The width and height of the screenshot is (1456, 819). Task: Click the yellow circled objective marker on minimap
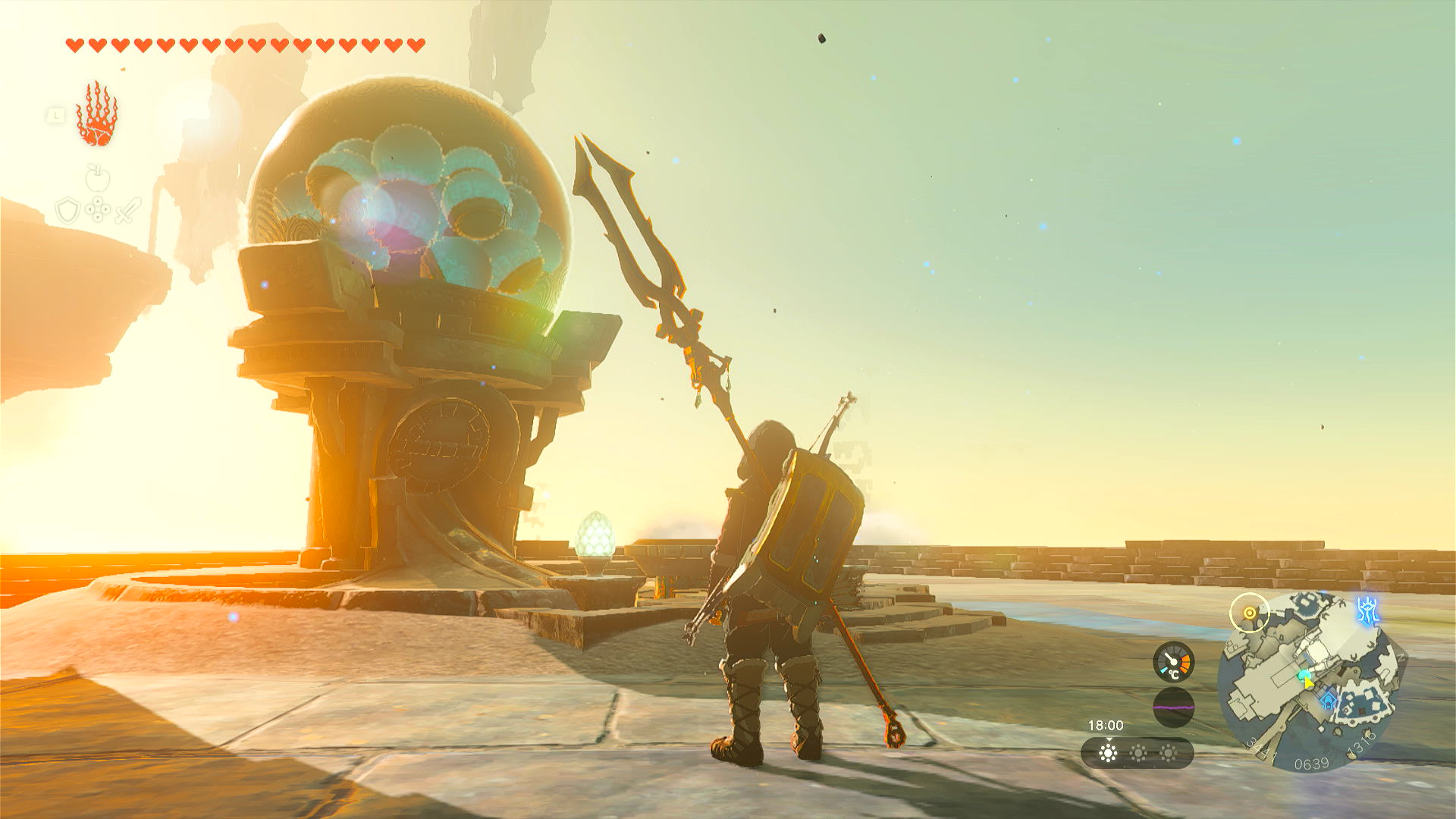coord(1249,613)
